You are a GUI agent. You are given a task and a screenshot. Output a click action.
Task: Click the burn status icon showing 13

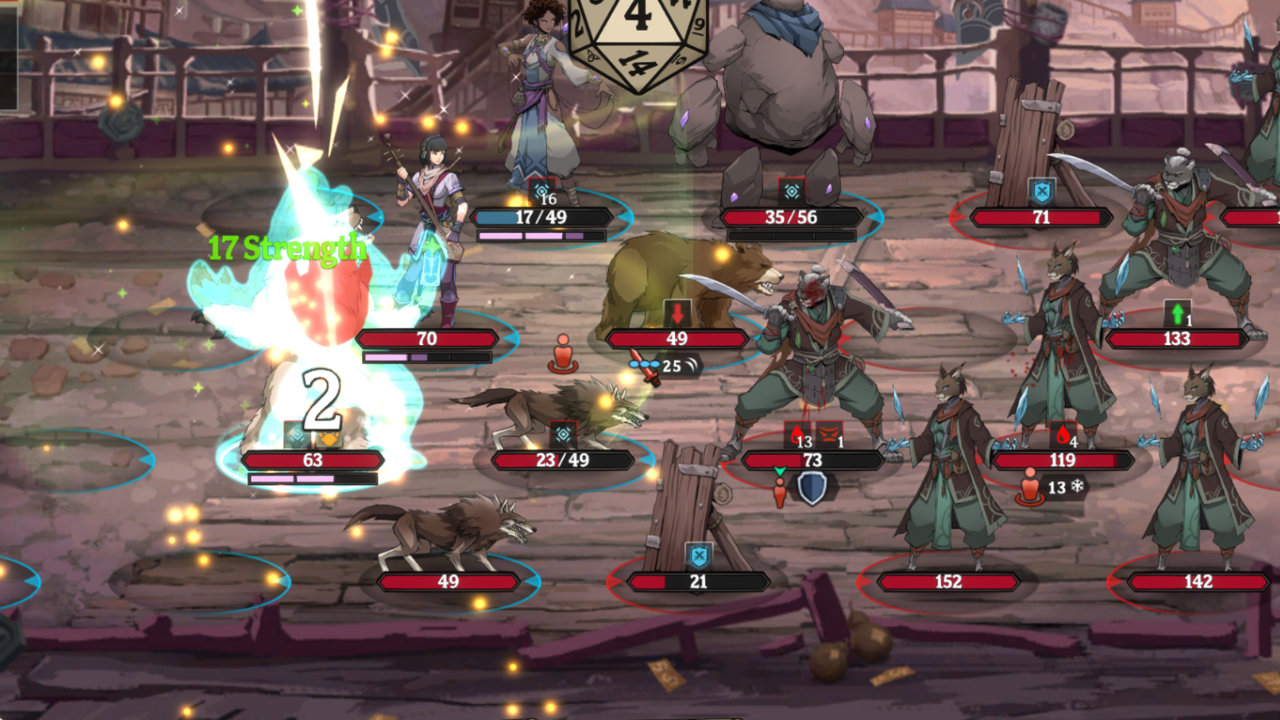(x=797, y=432)
